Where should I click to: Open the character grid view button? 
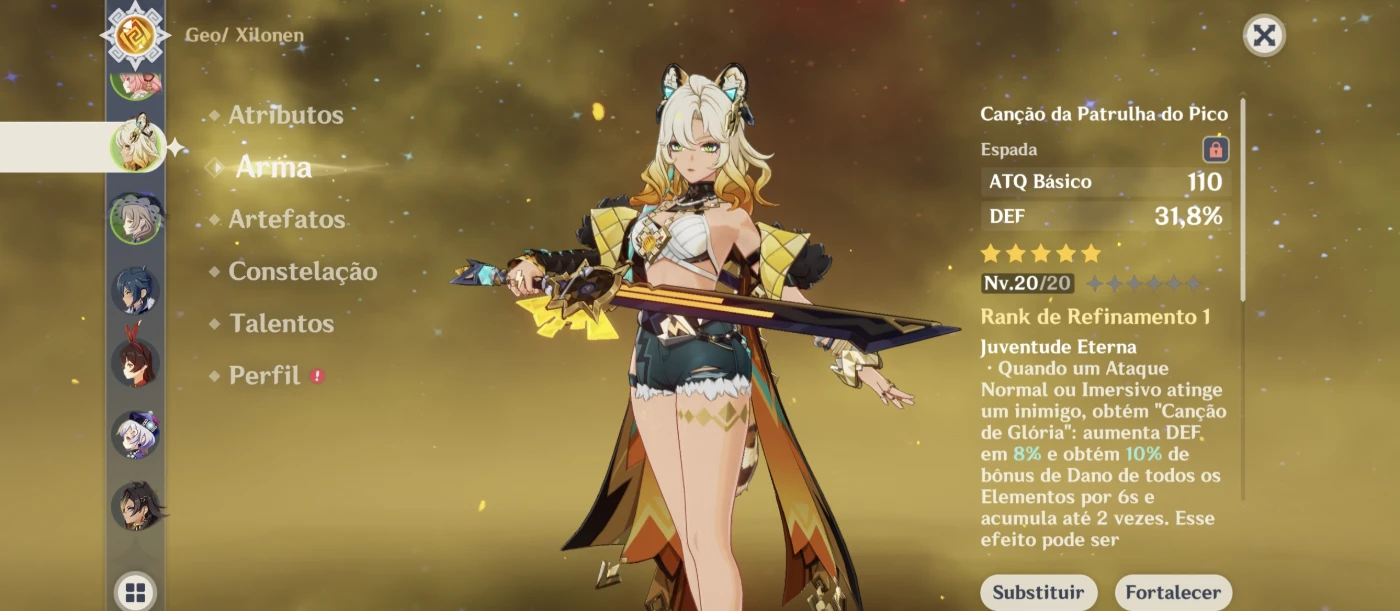136,591
